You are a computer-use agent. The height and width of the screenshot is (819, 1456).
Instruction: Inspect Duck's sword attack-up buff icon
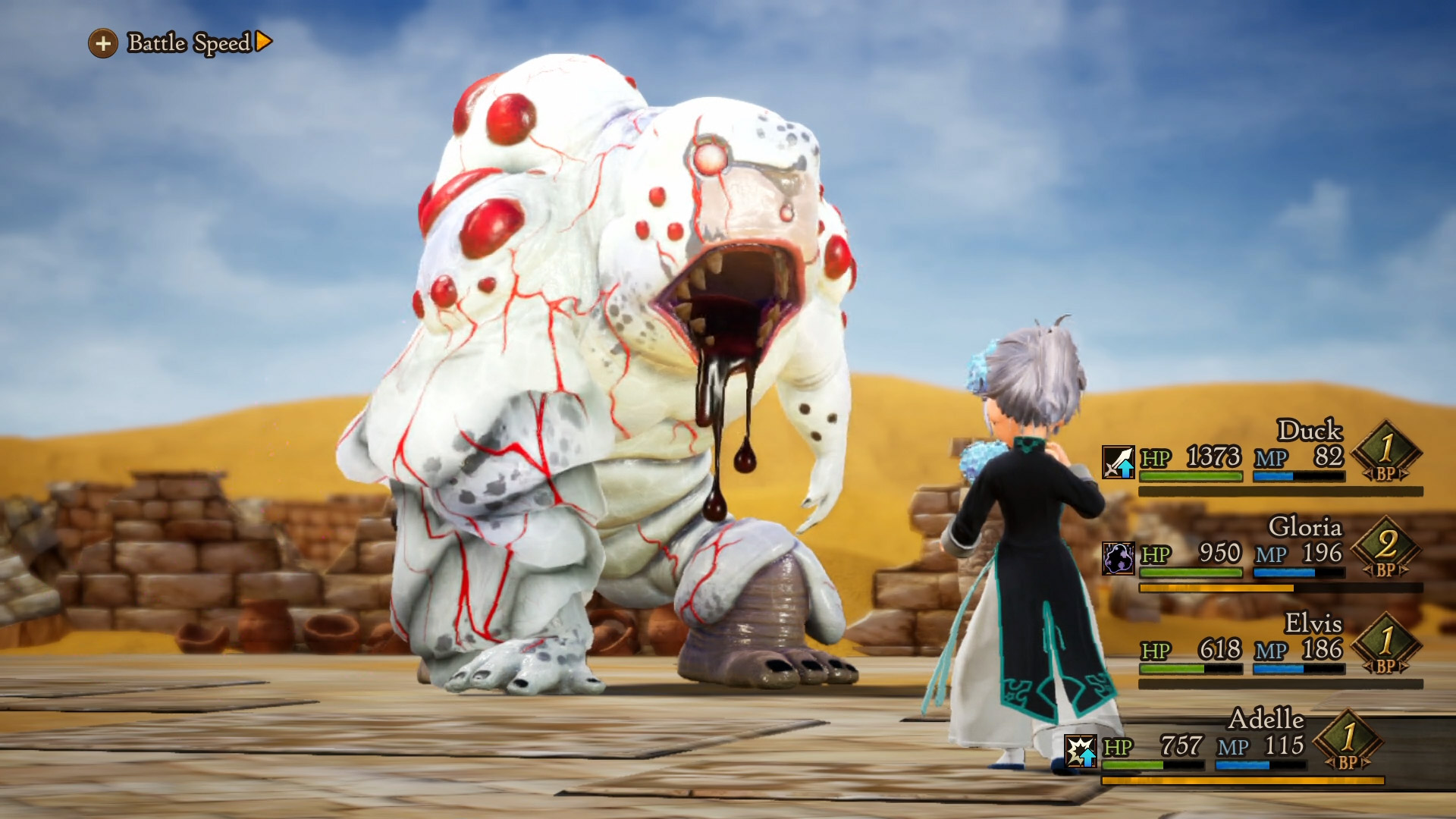pos(1118,462)
